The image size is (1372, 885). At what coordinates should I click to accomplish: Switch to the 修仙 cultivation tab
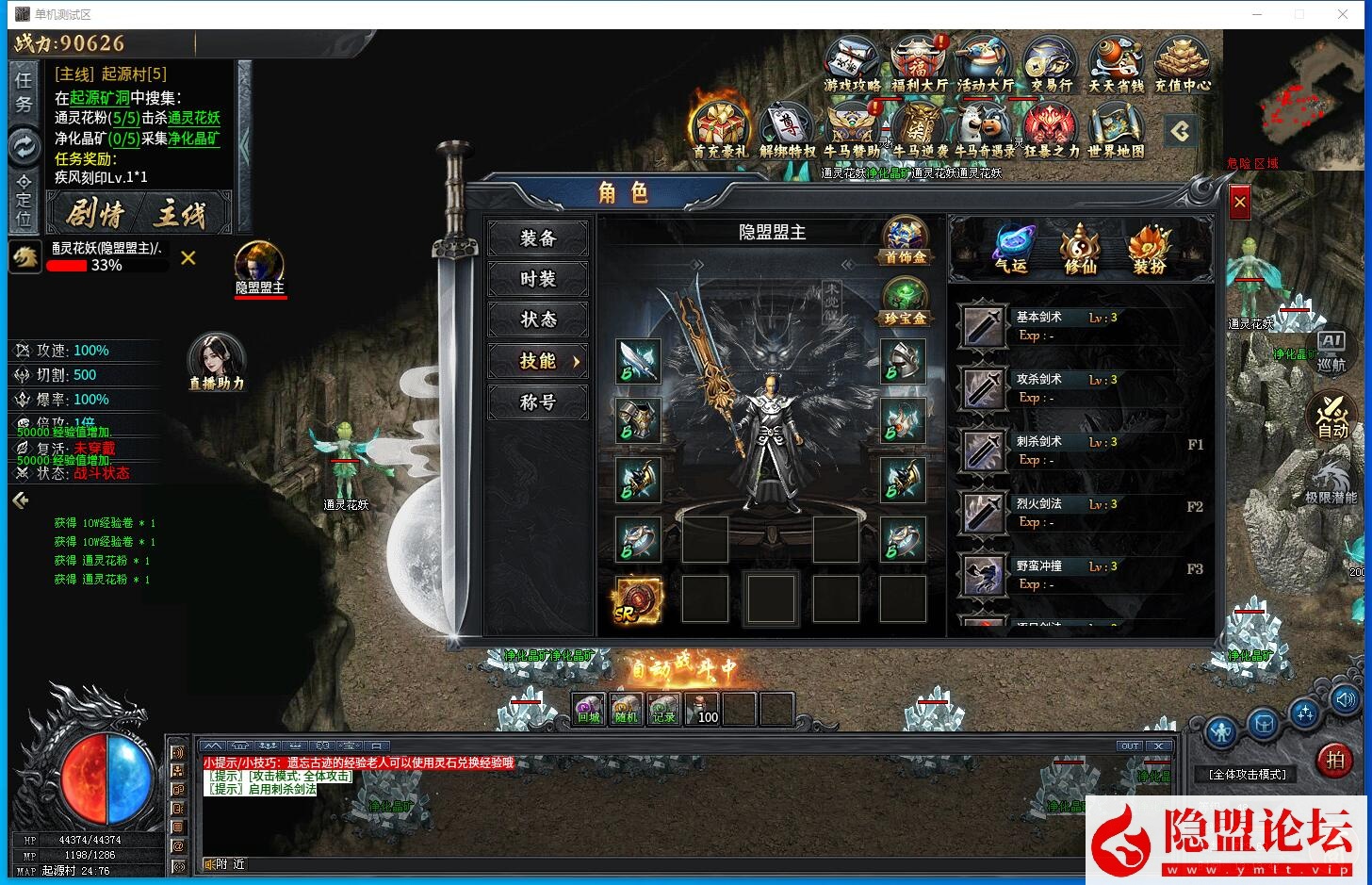tap(1080, 248)
